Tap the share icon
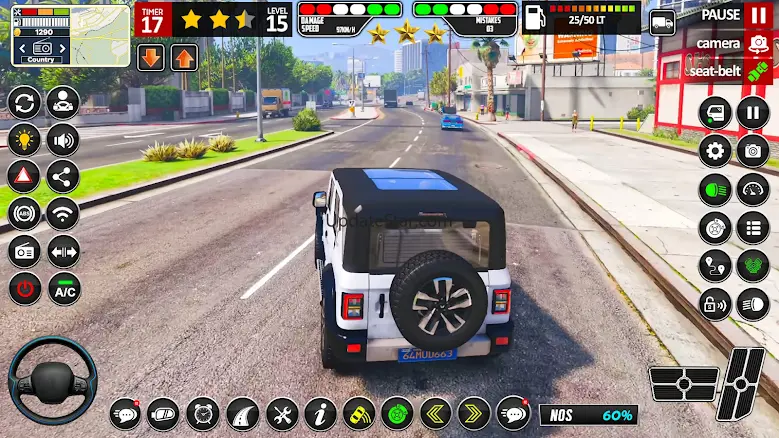This screenshot has width=779, height=438. point(63,177)
